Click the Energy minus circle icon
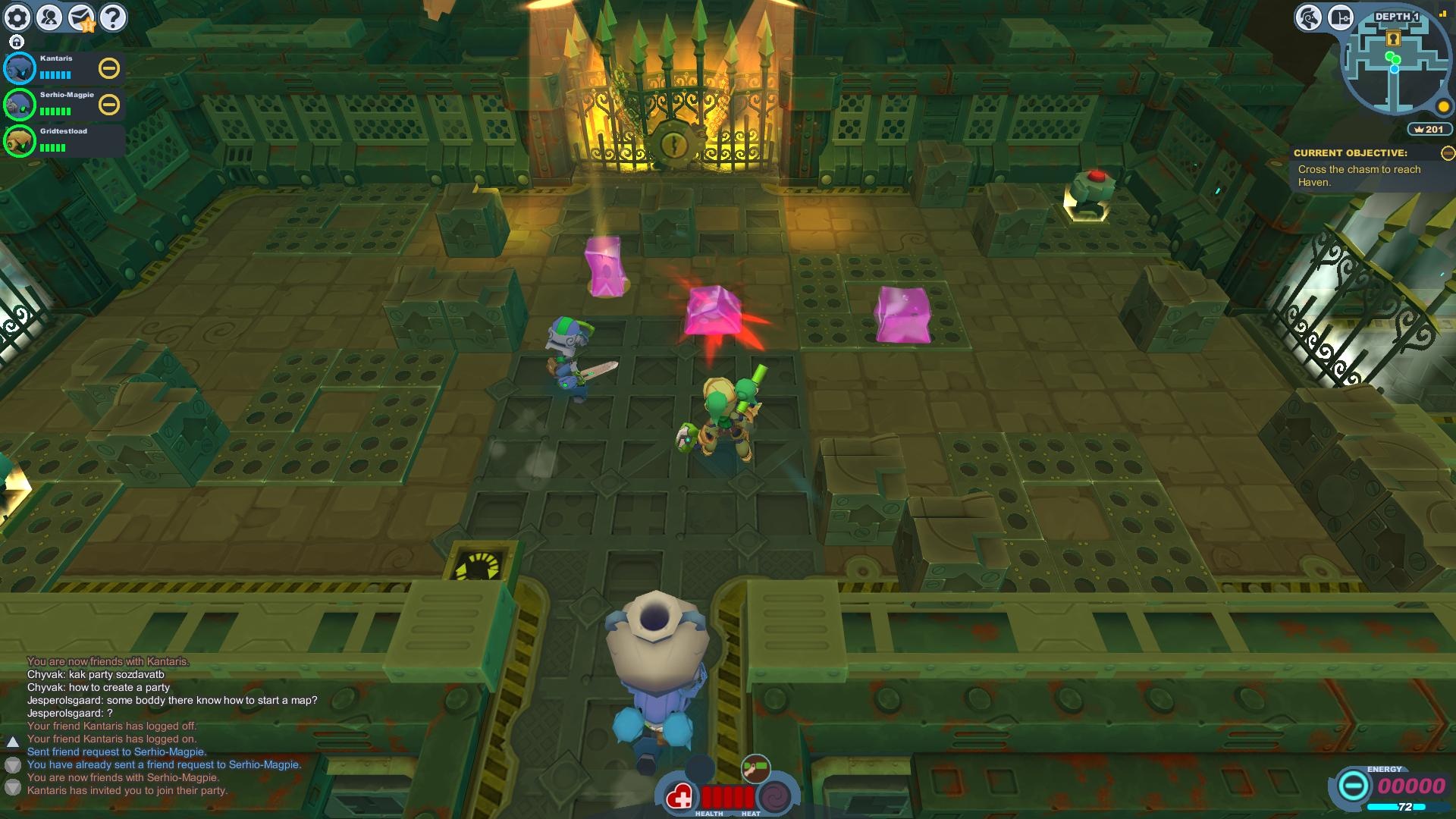Screen dimensions: 1456x819 (1352, 786)
